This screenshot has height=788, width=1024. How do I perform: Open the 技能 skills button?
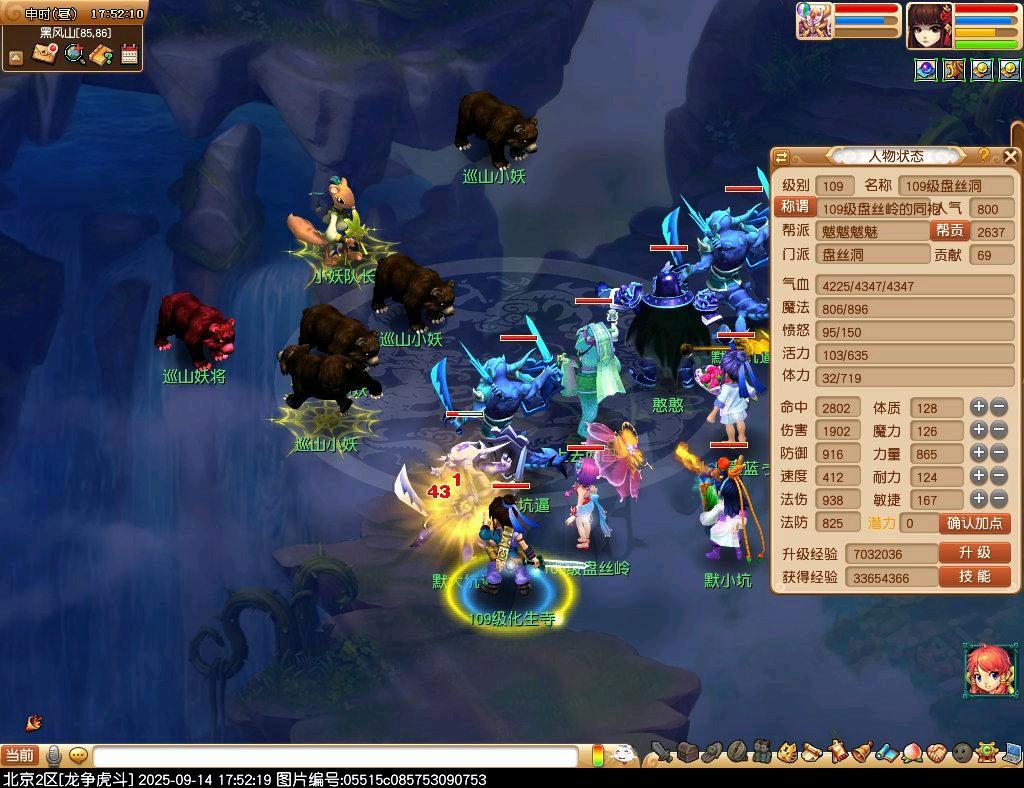click(974, 577)
